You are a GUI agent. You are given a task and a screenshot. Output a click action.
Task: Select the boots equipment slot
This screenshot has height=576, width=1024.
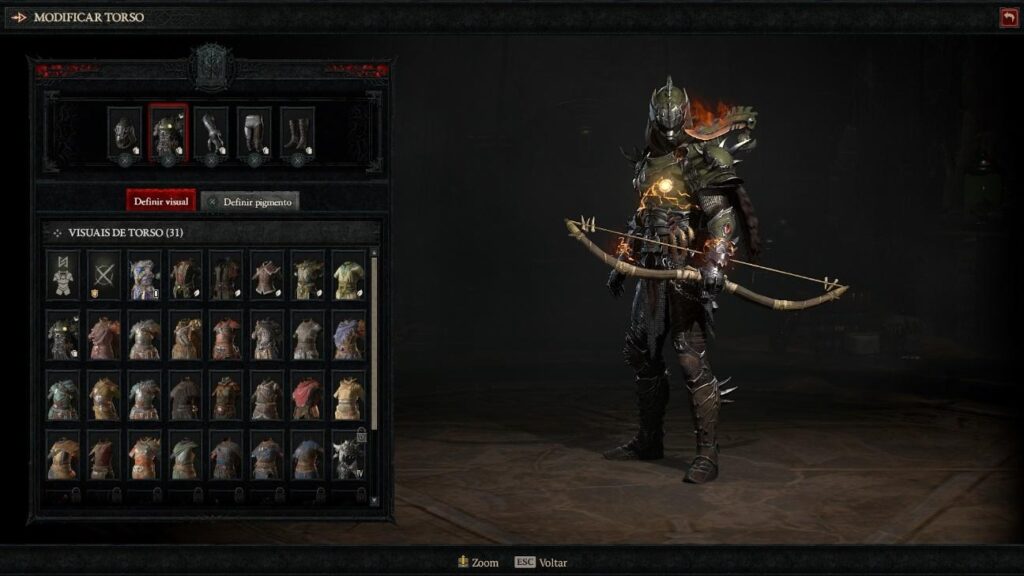tap(297, 132)
